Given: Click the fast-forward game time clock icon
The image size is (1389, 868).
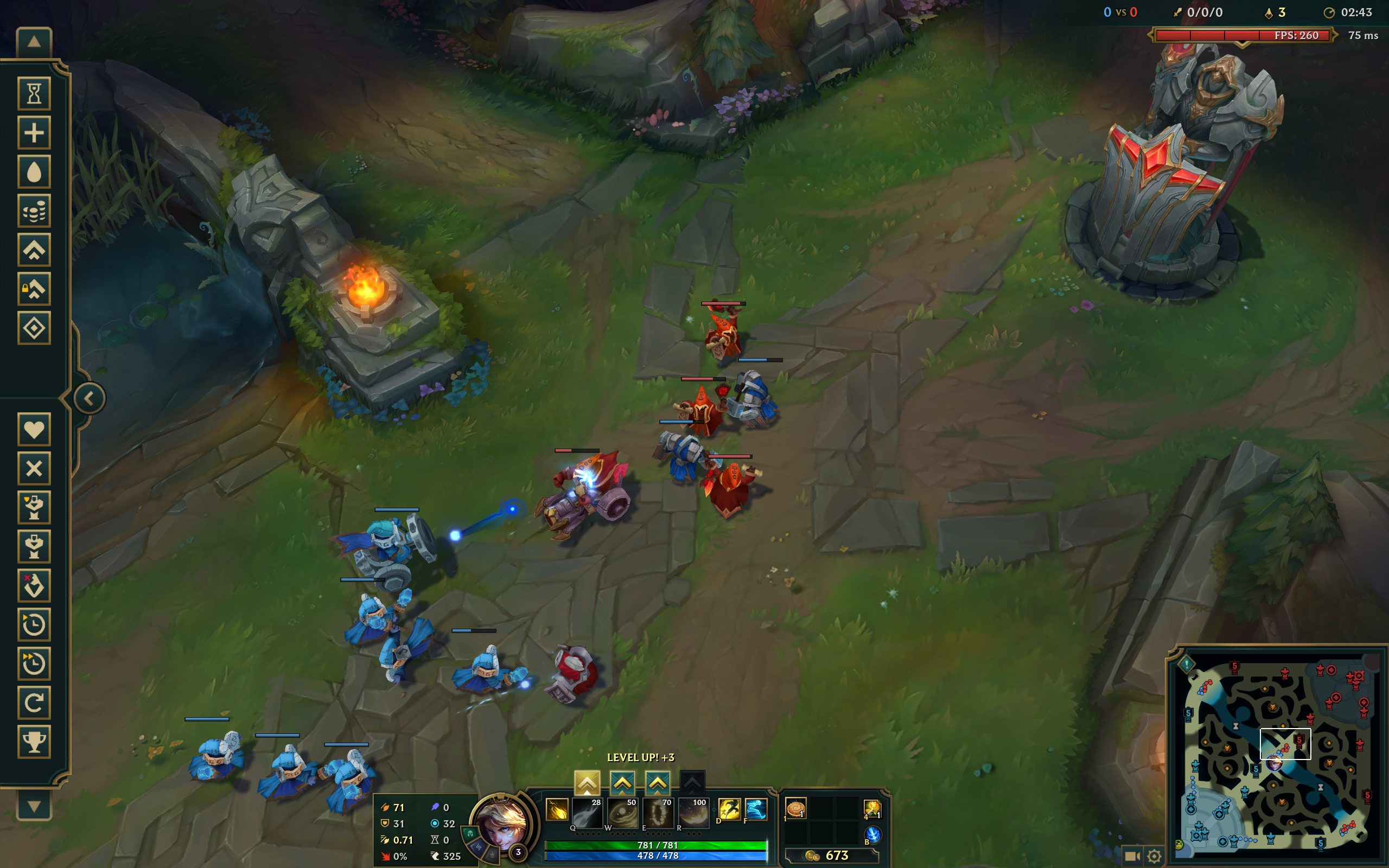Looking at the screenshot, I should click(x=34, y=663).
